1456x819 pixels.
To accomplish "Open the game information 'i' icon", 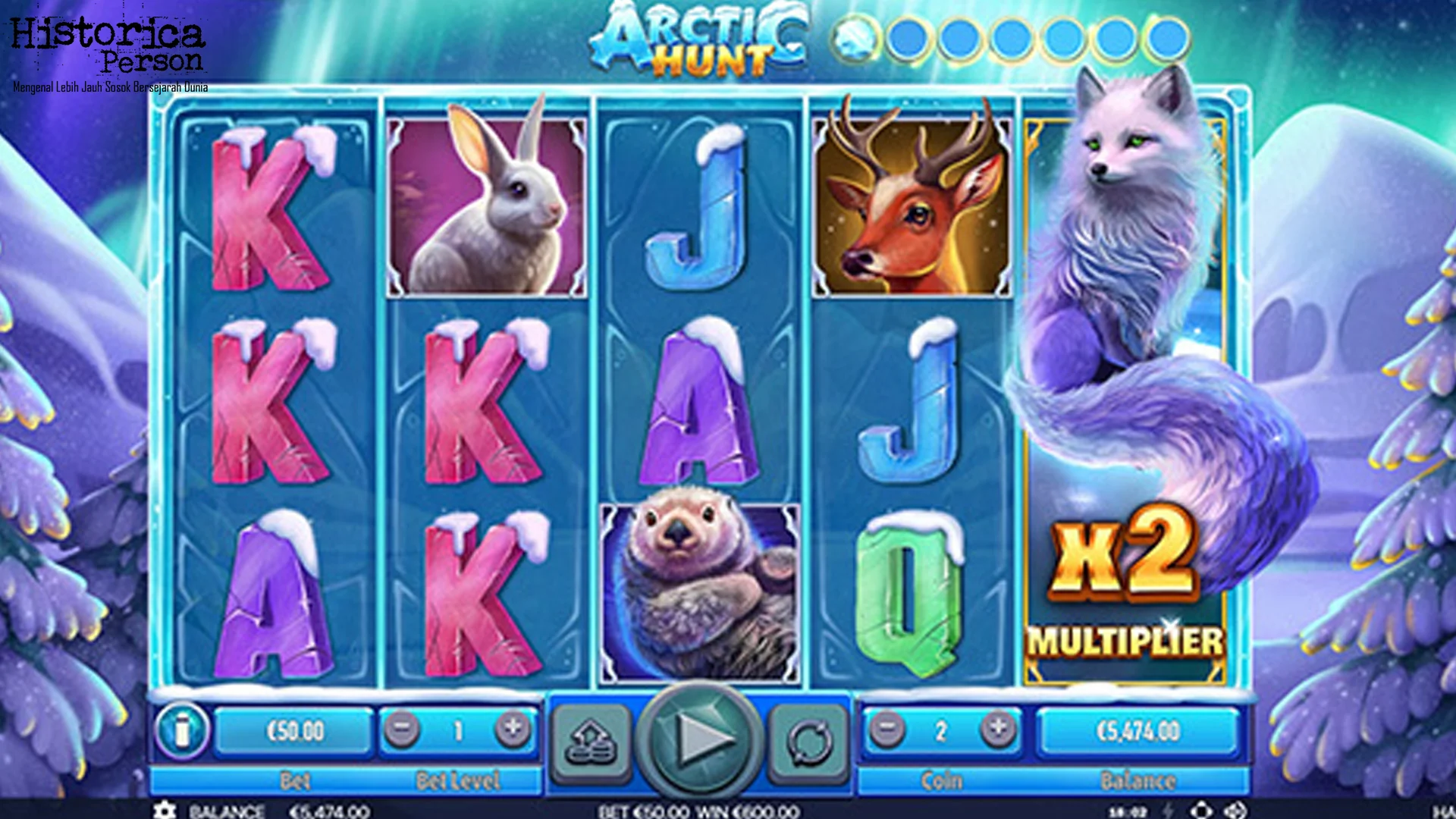I will pyautogui.click(x=184, y=730).
